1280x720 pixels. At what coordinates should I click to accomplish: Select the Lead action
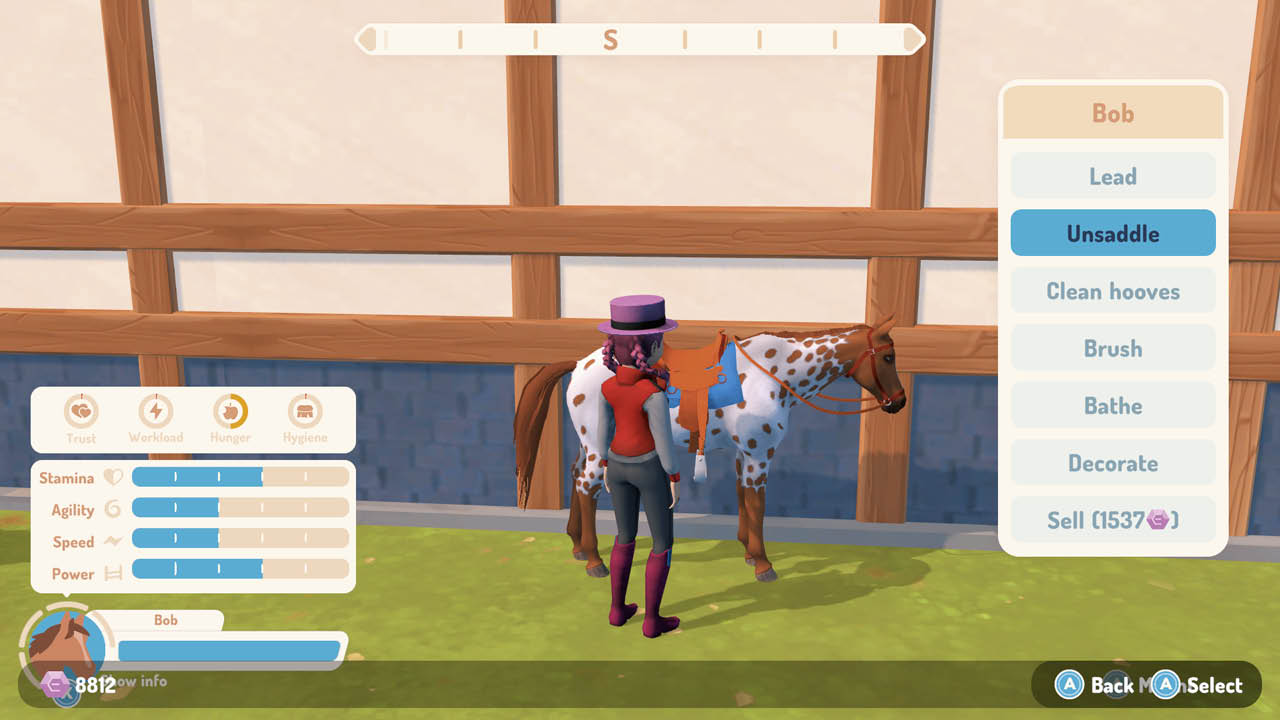(1113, 175)
